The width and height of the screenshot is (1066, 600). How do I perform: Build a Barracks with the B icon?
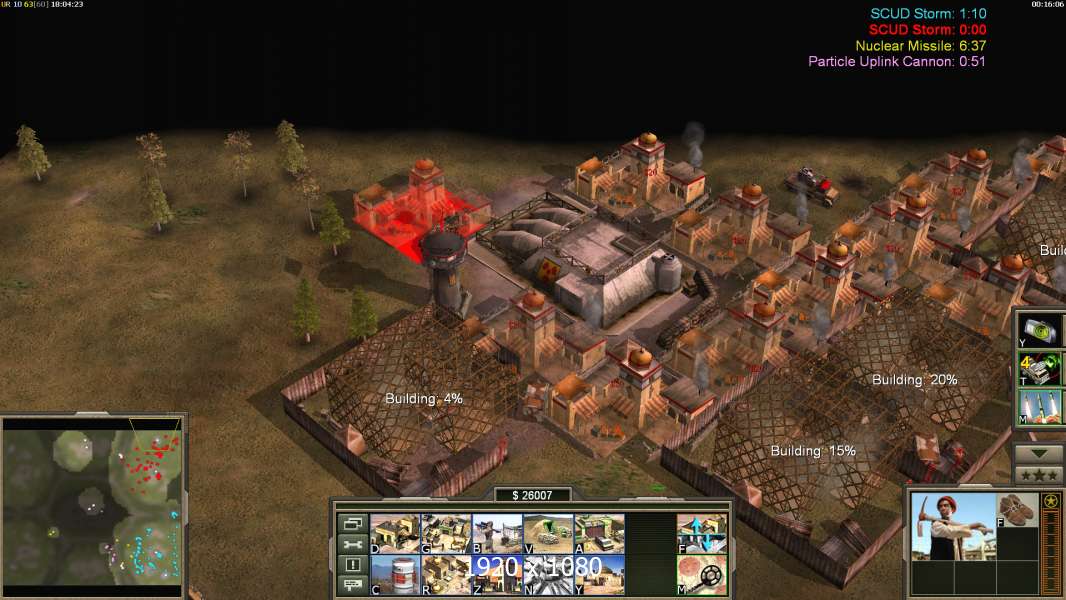pos(497,534)
